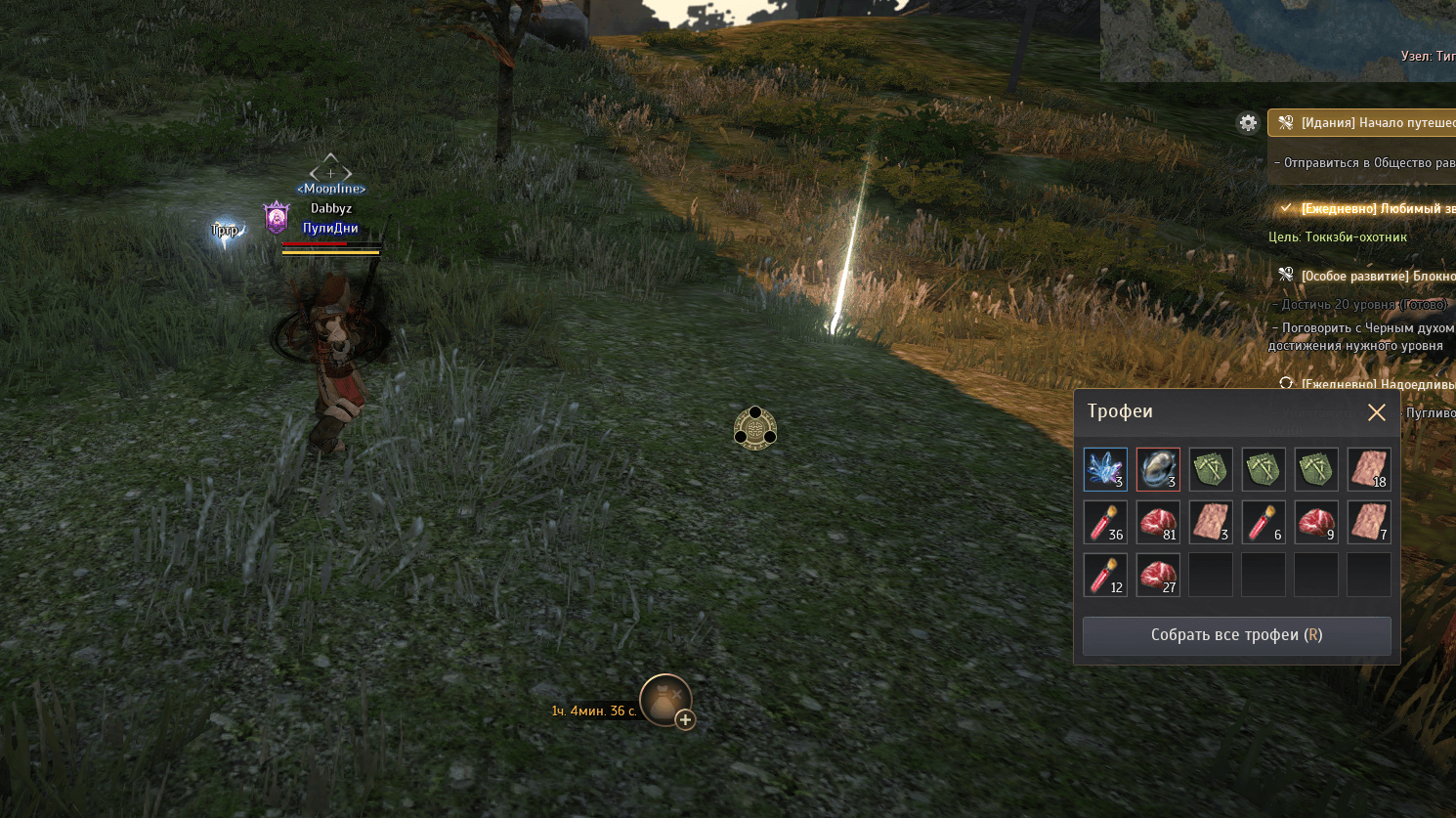Click the plus button on the loot bag icon

685,720
